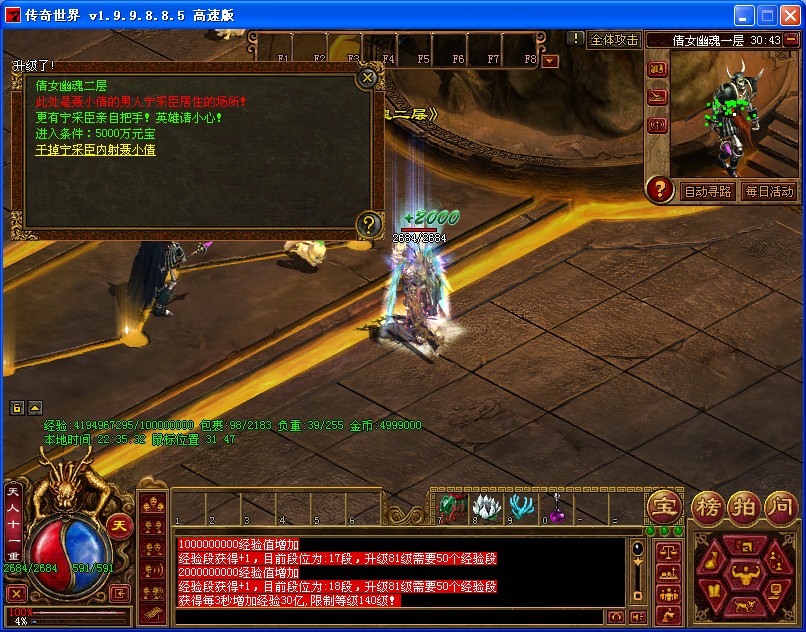Use the blue coral item in the hotbar
The height and width of the screenshot is (632, 806).
(521, 507)
